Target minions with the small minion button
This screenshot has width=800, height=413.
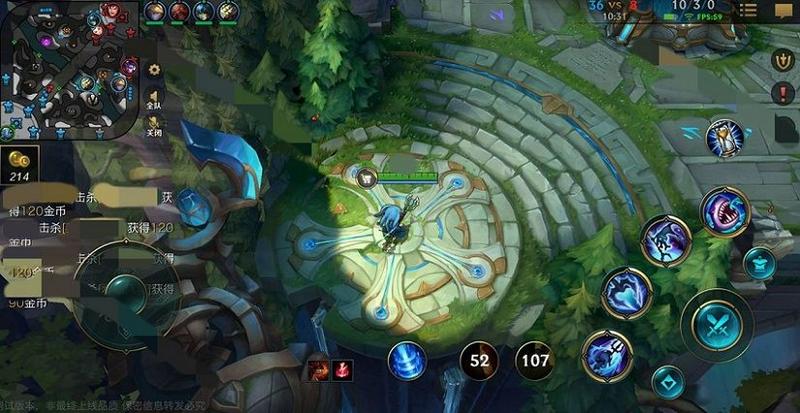point(668,382)
